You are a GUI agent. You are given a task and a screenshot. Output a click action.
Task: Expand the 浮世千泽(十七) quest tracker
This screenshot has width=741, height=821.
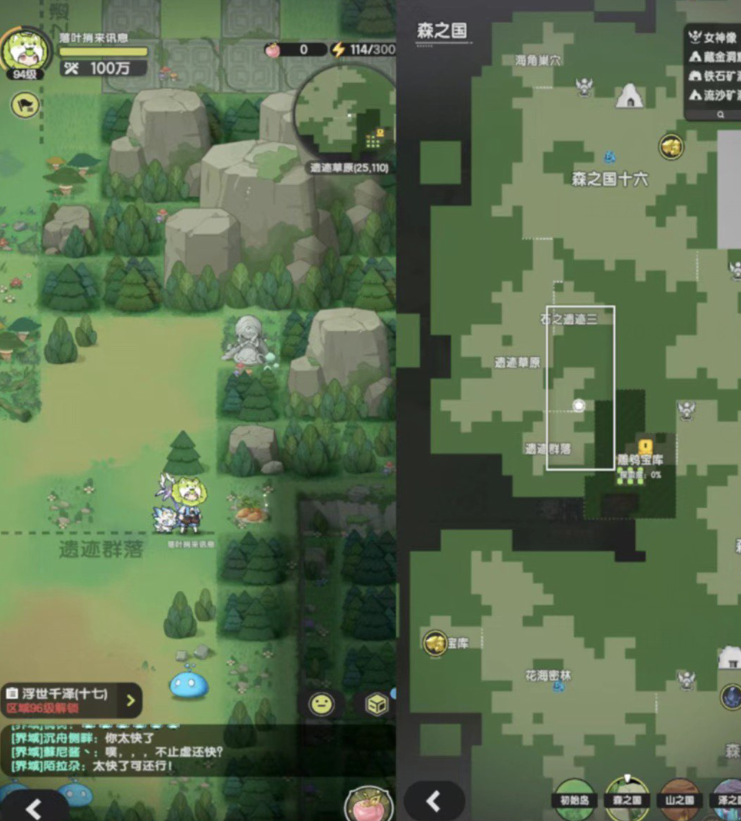[131, 699]
